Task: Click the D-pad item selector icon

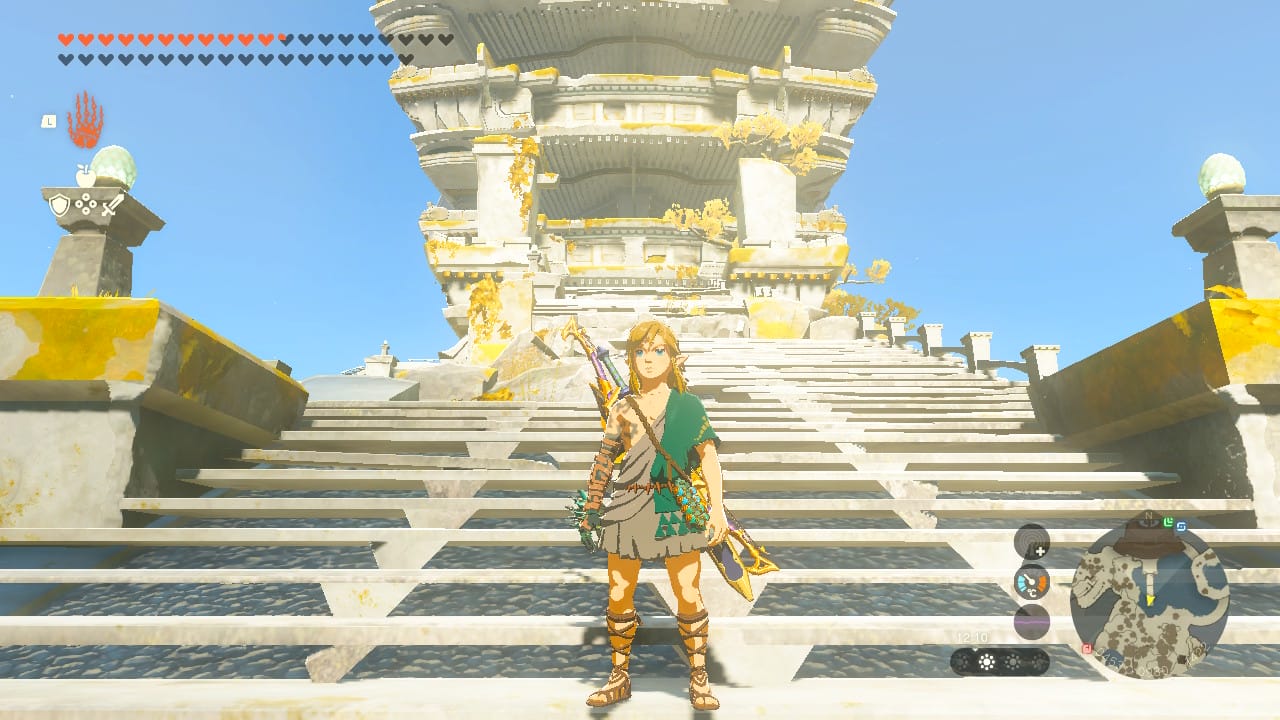Action: pos(85,204)
